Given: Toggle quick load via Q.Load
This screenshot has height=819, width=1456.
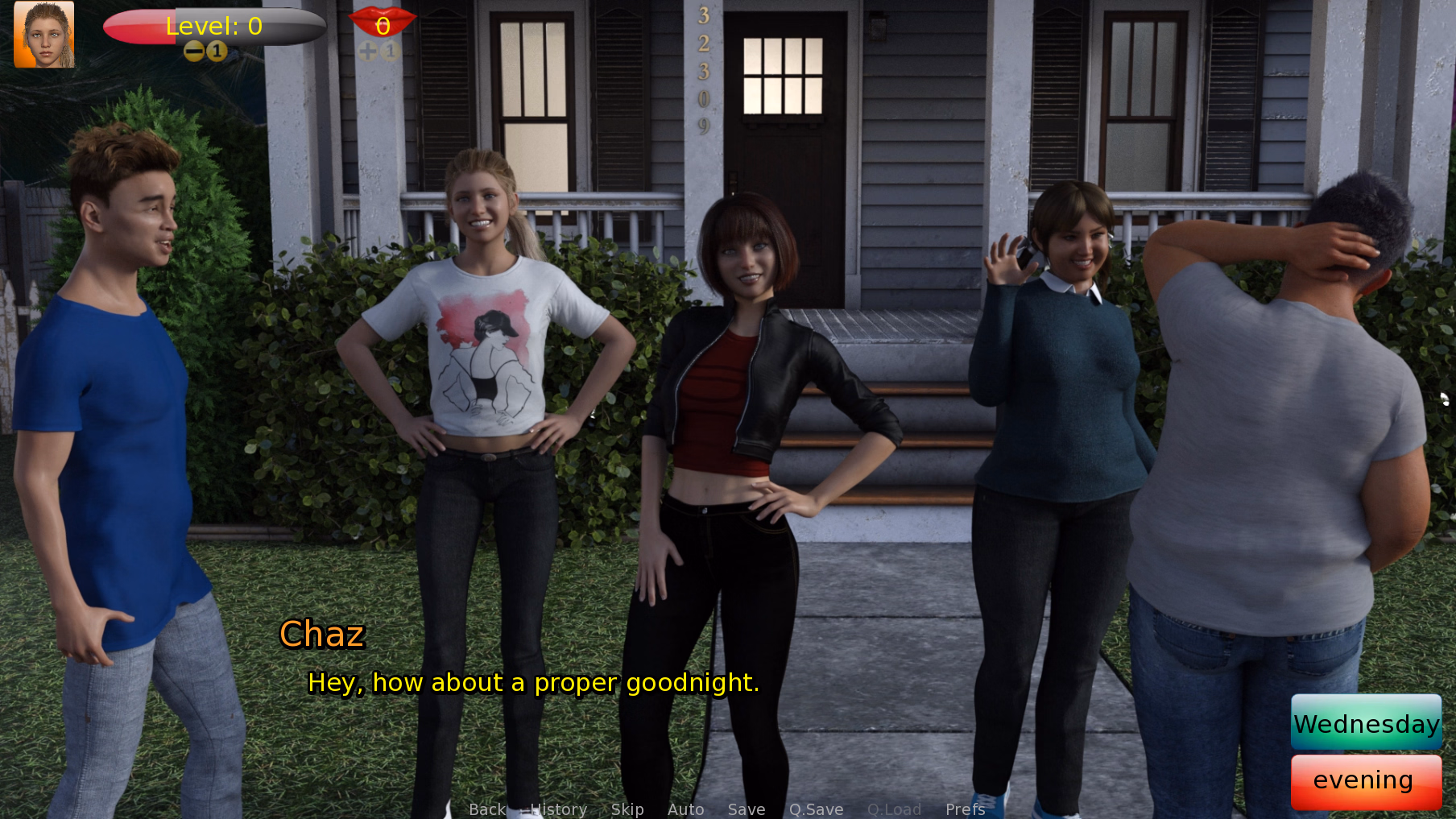Looking at the screenshot, I should (x=894, y=809).
